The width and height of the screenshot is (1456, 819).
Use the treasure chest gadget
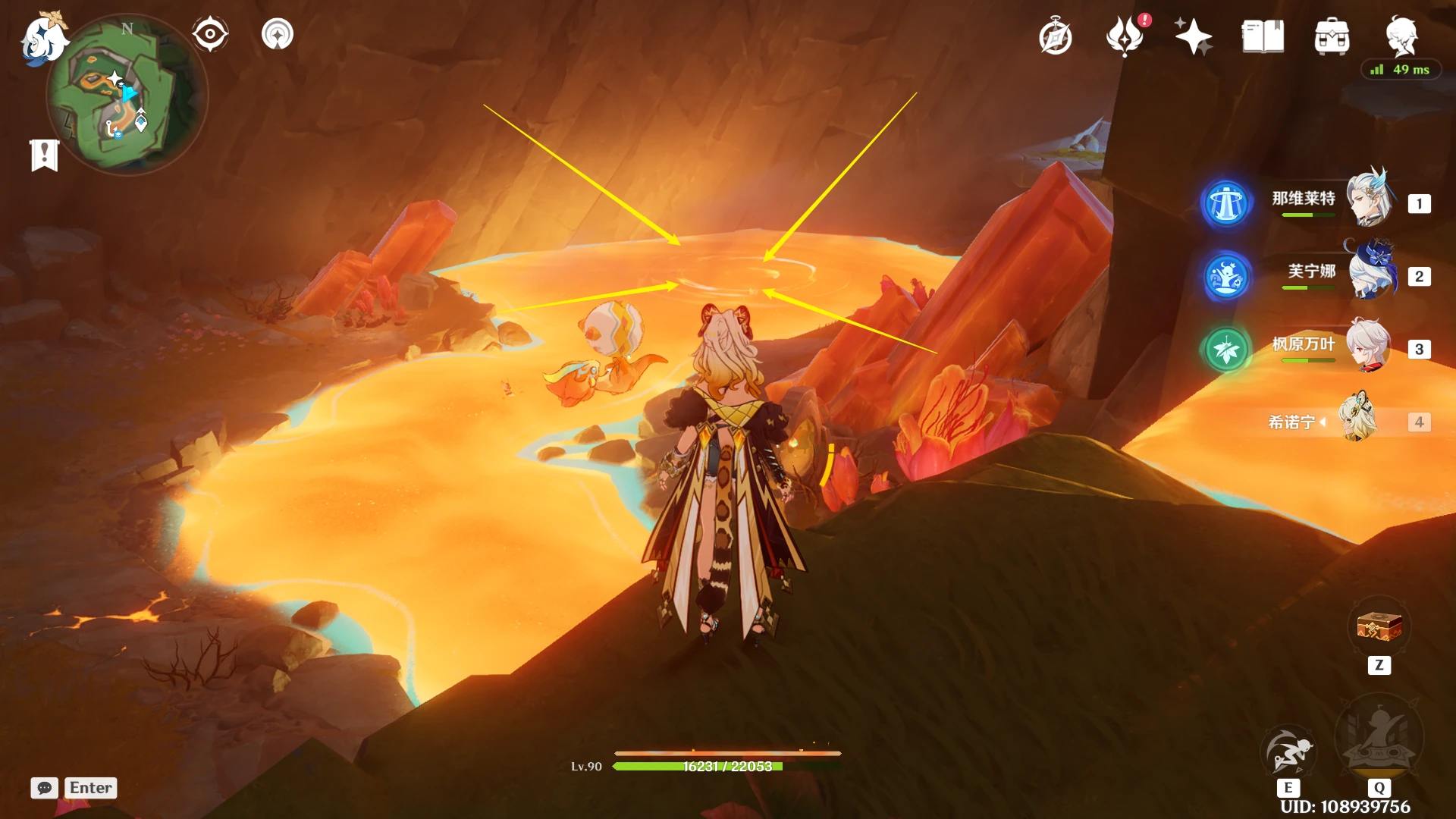1379,628
